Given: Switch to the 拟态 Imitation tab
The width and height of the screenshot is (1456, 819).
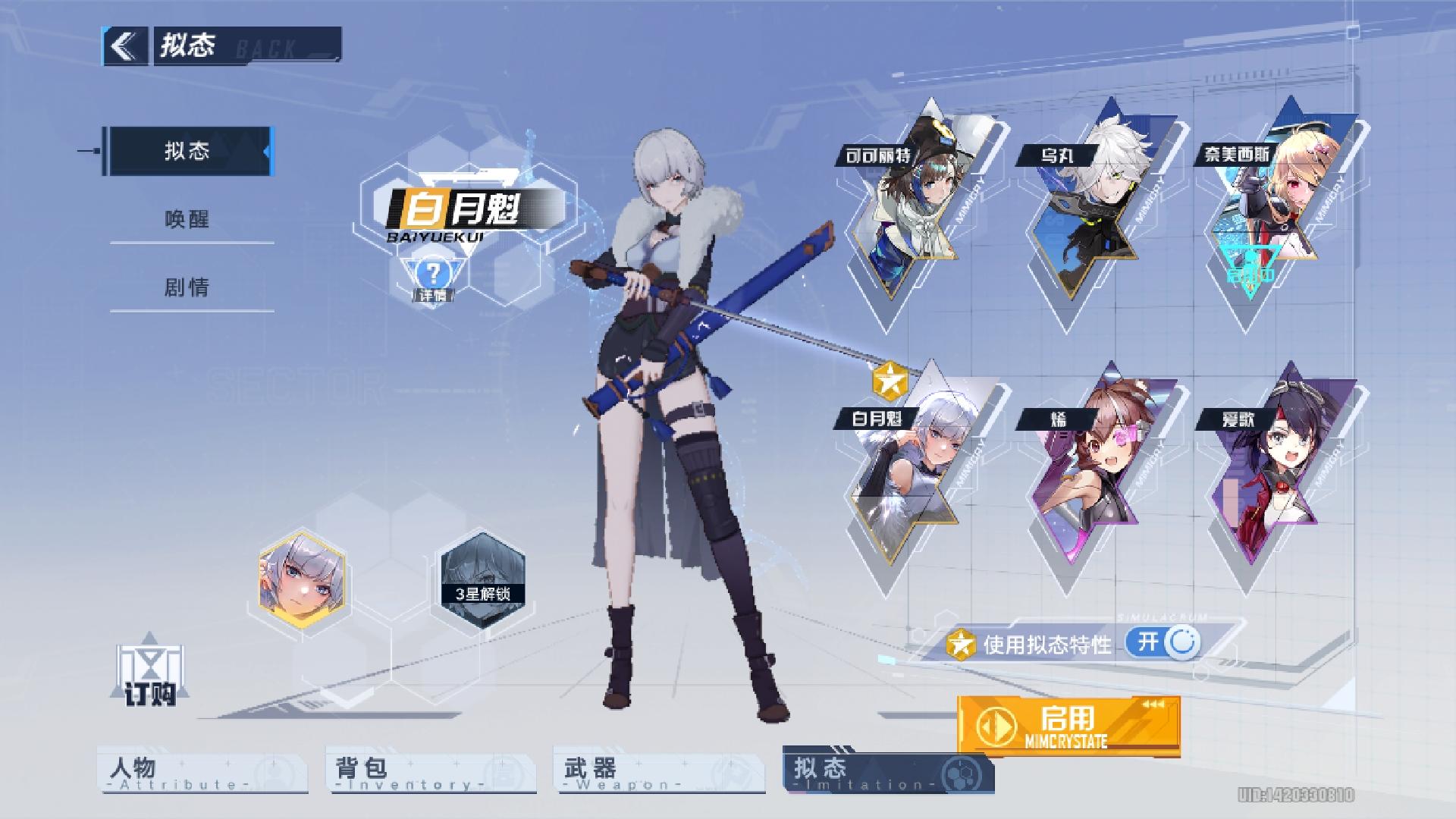Looking at the screenshot, I should tap(890, 770).
